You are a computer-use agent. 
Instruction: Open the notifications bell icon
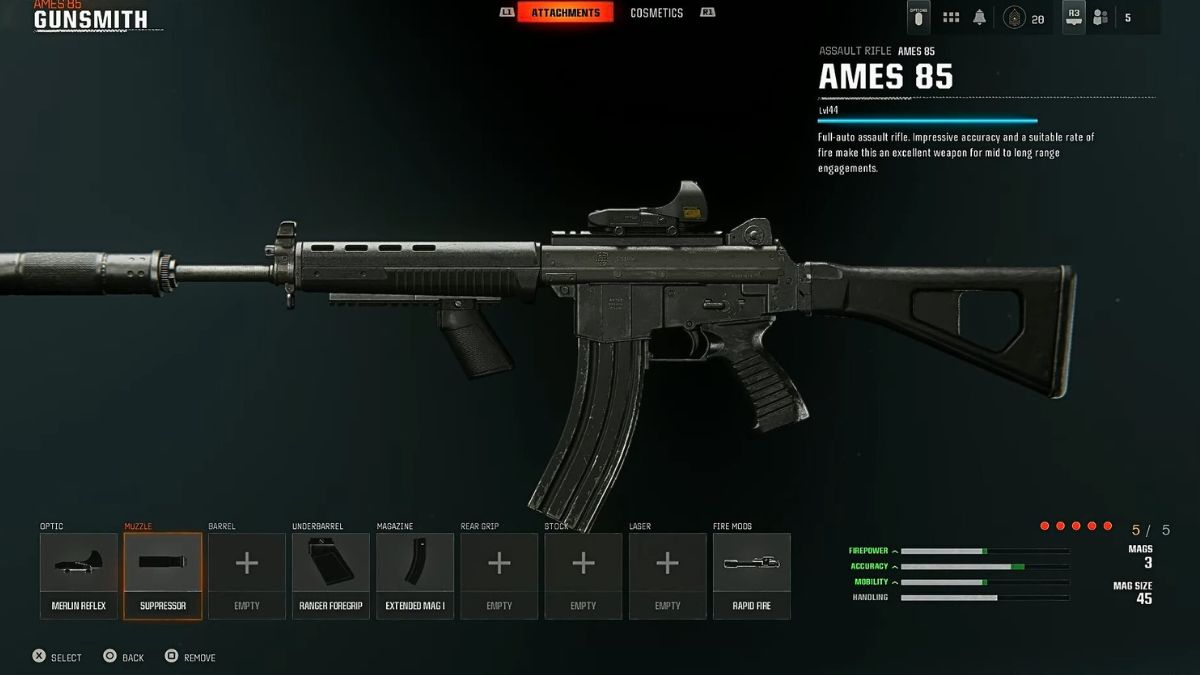pyautogui.click(x=980, y=17)
